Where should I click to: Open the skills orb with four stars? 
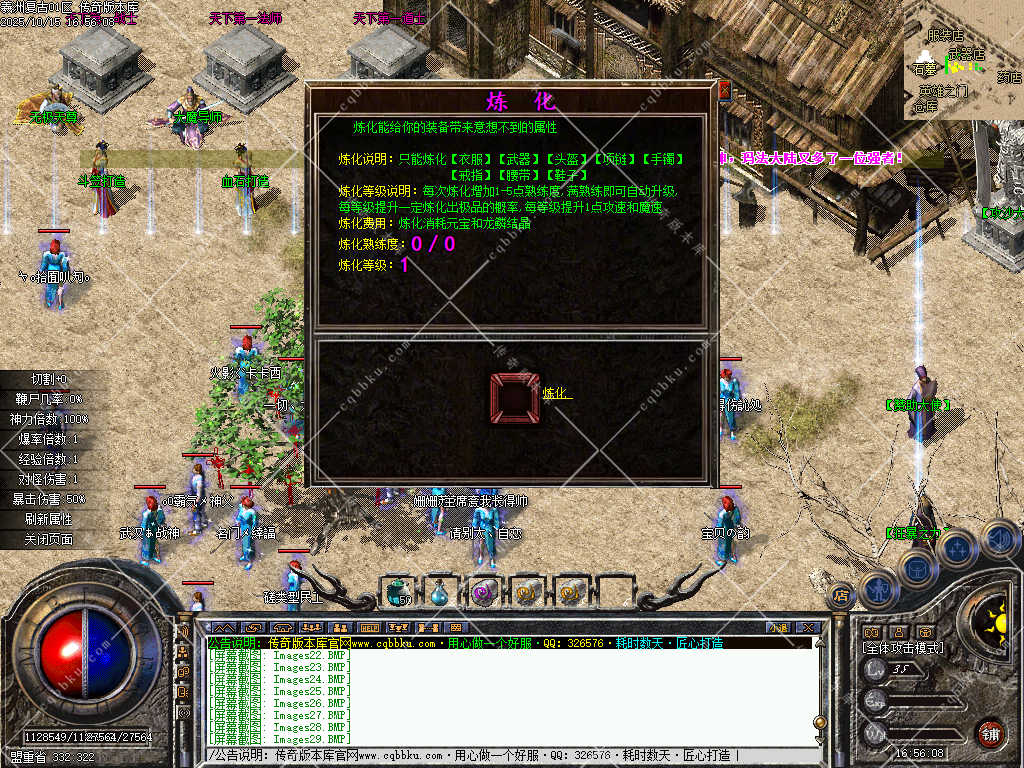click(x=957, y=548)
